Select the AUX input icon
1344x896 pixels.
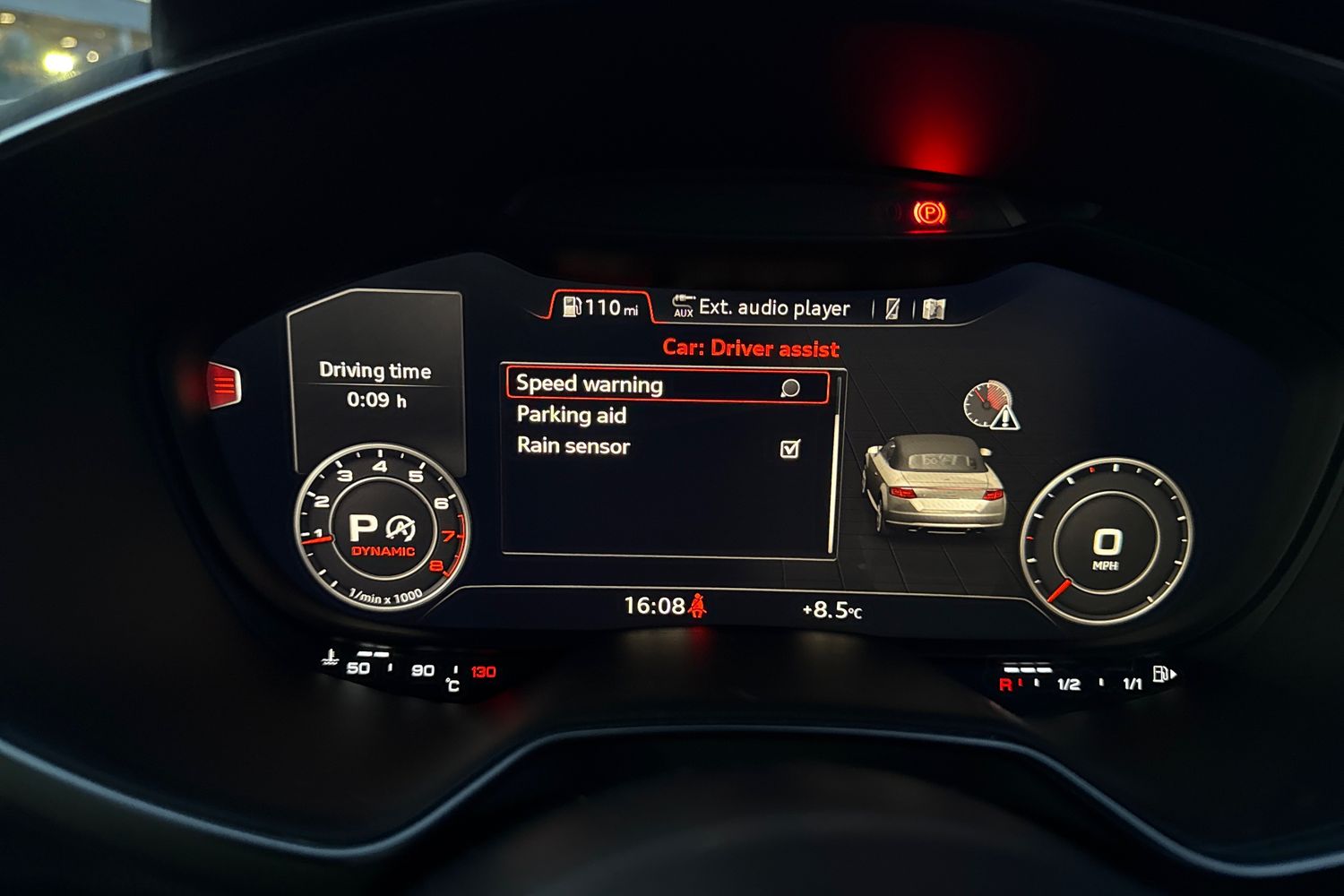[x=684, y=307]
